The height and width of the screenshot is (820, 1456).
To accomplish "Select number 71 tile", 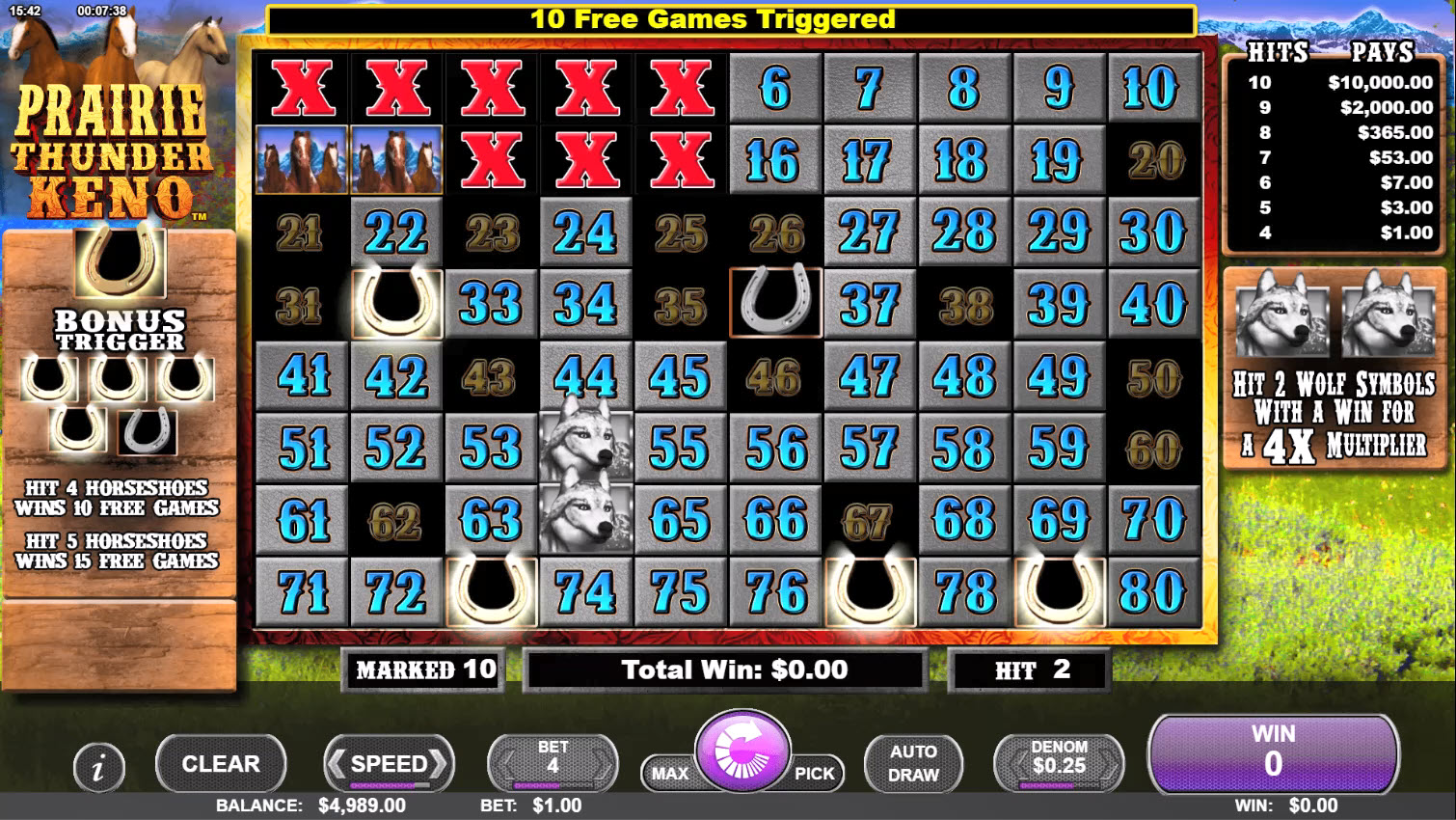I will click(302, 591).
